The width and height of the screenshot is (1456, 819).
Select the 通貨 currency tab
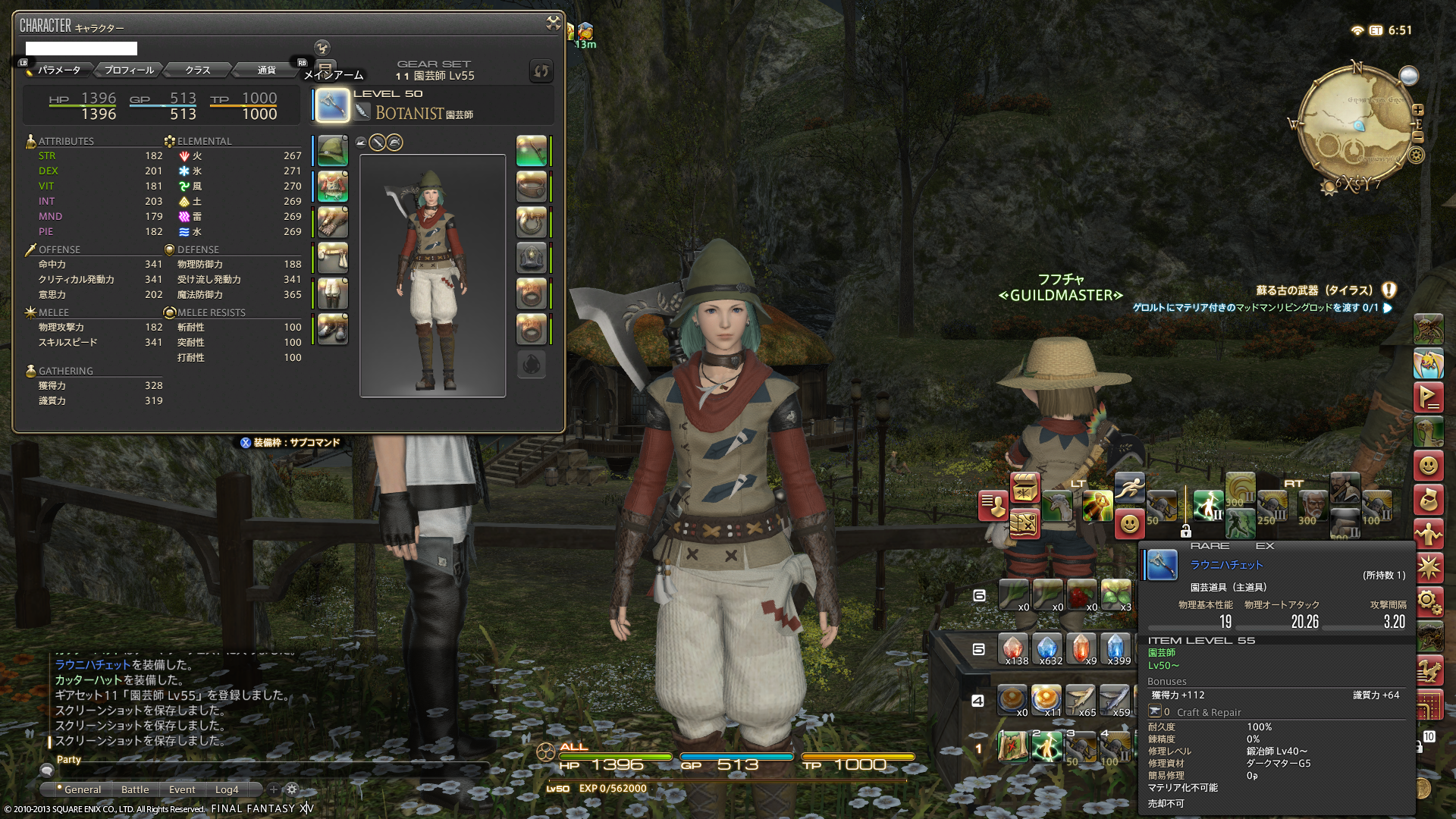(x=266, y=70)
